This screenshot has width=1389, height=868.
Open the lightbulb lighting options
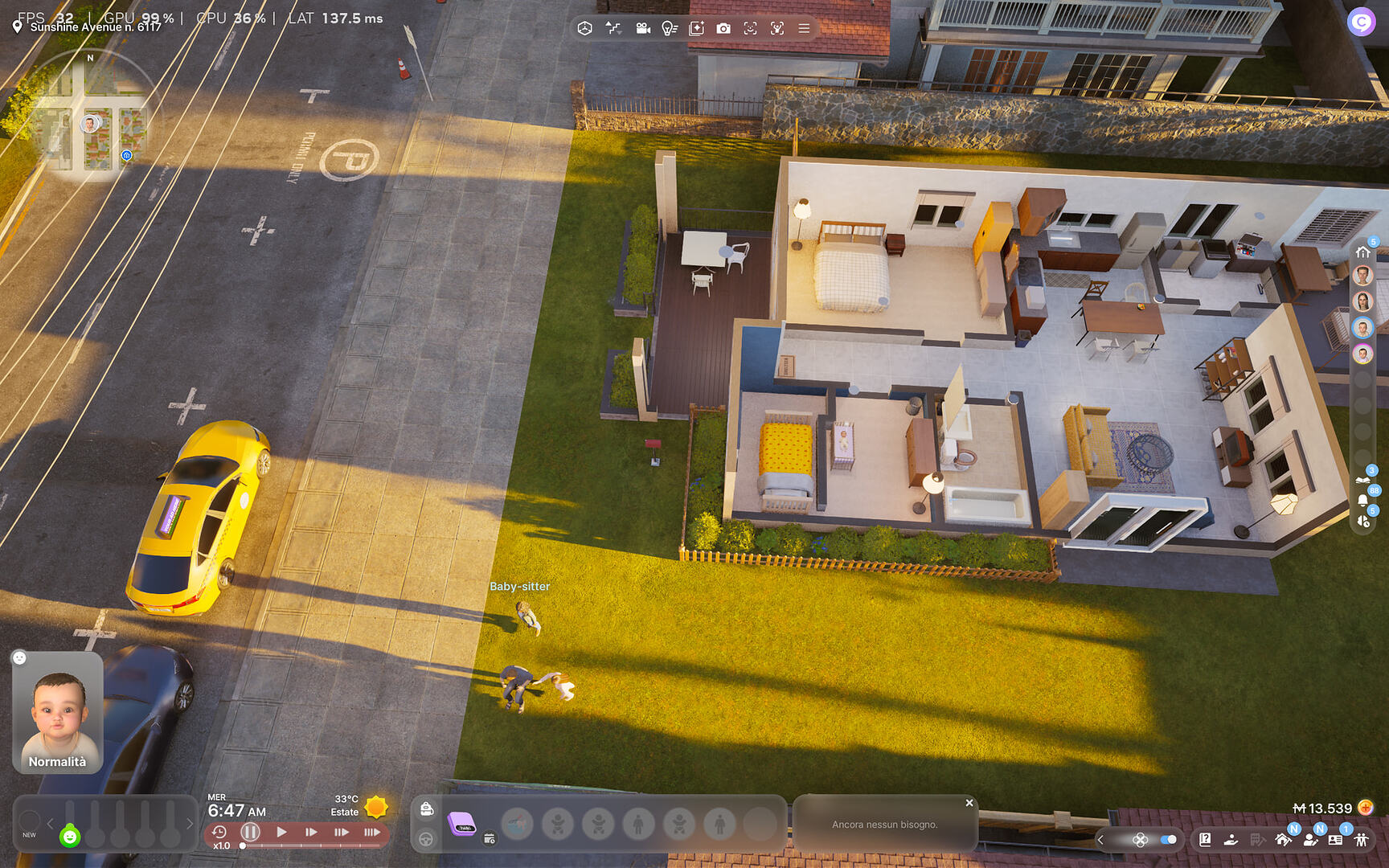click(671, 28)
